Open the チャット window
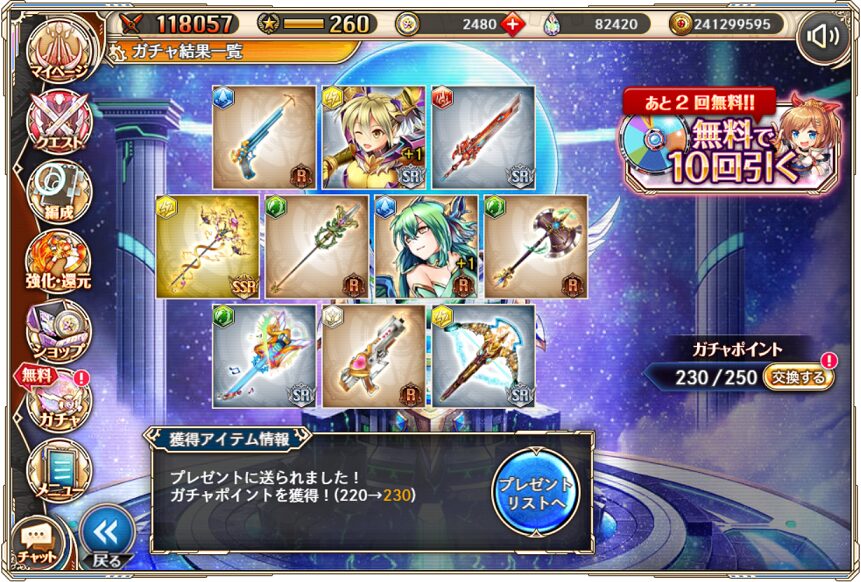This screenshot has width=861, height=582. pyautogui.click(x=37, y=541)
